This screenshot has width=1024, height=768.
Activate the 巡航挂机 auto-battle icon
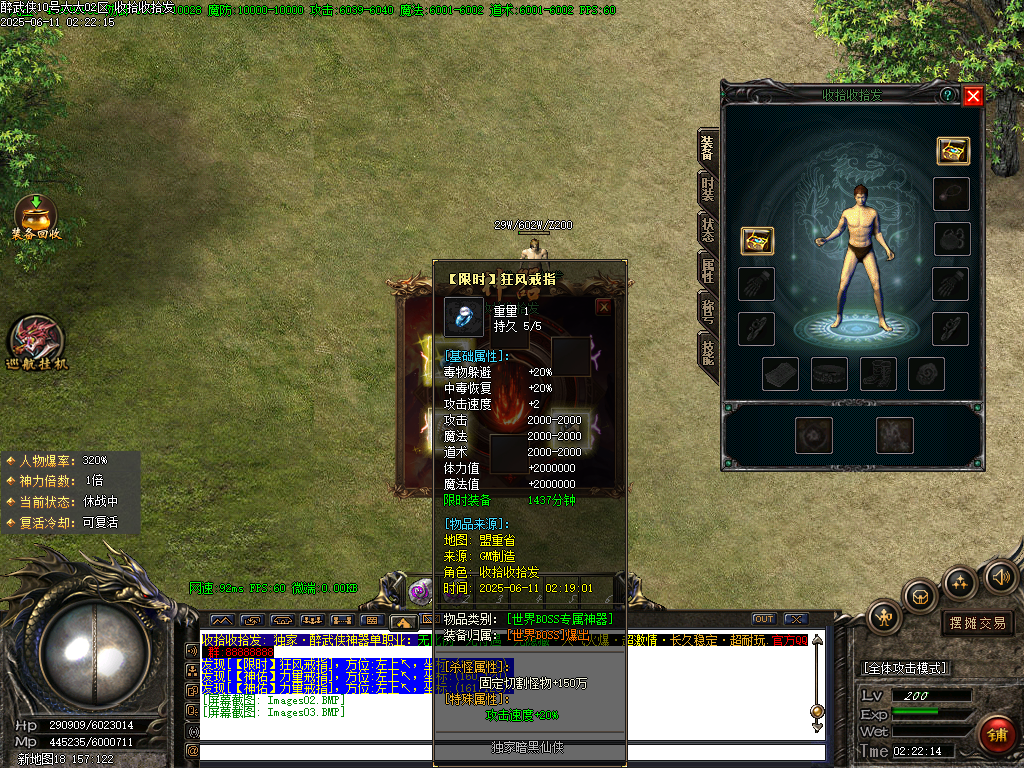36,343
